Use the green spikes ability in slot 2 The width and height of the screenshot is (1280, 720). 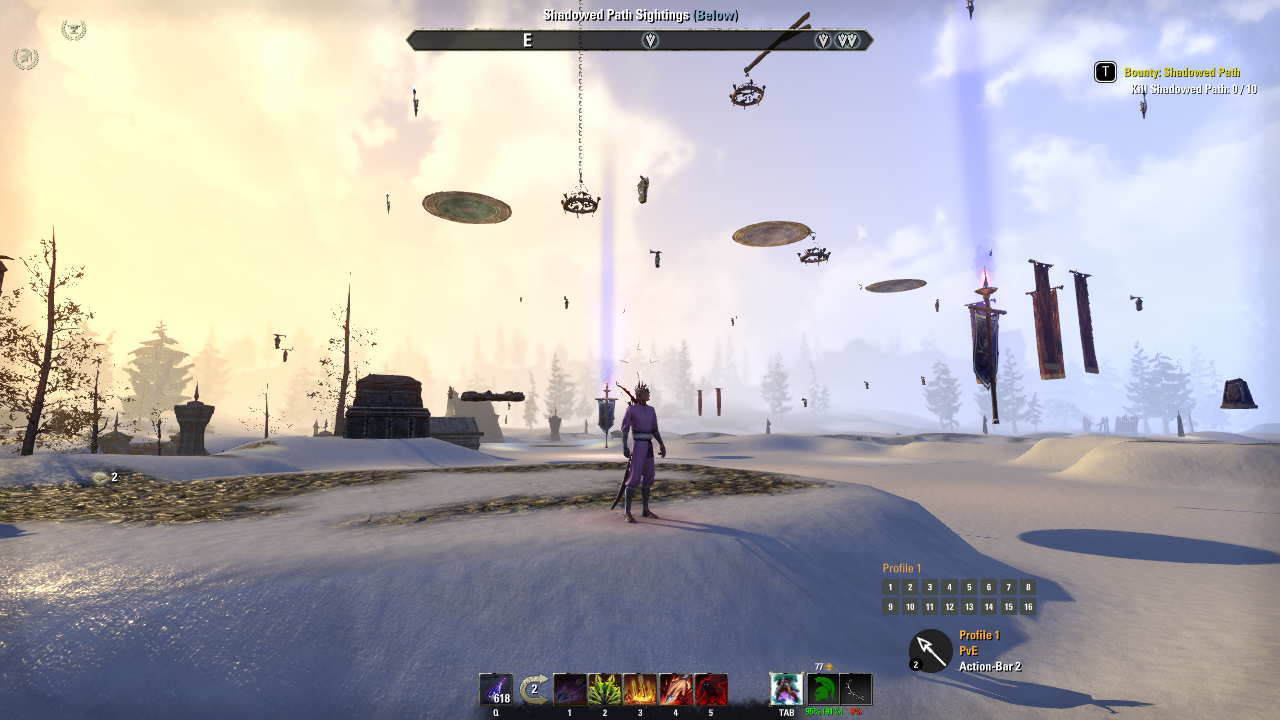(x=605, y=689)
